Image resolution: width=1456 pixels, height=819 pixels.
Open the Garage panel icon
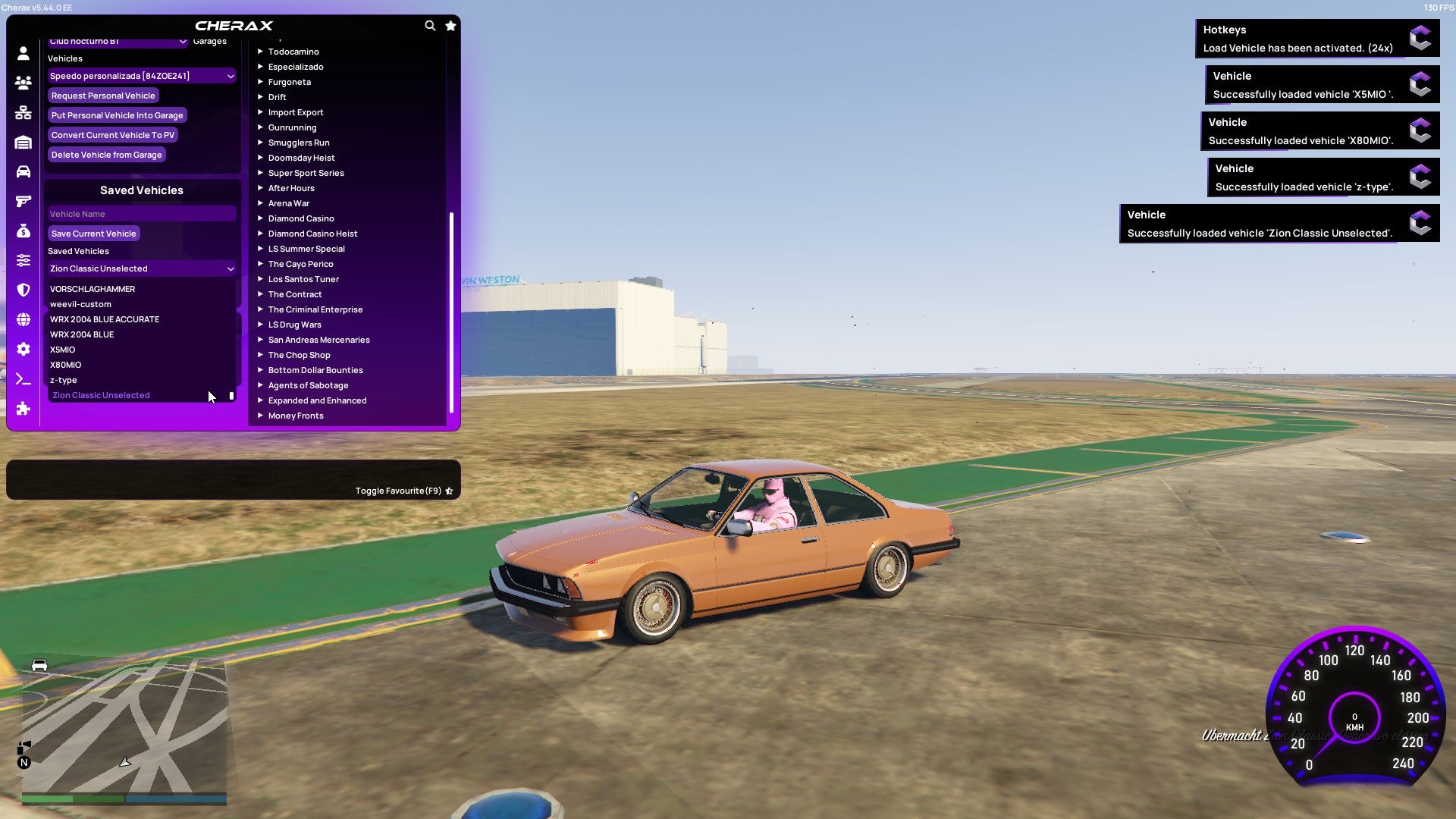23,141
